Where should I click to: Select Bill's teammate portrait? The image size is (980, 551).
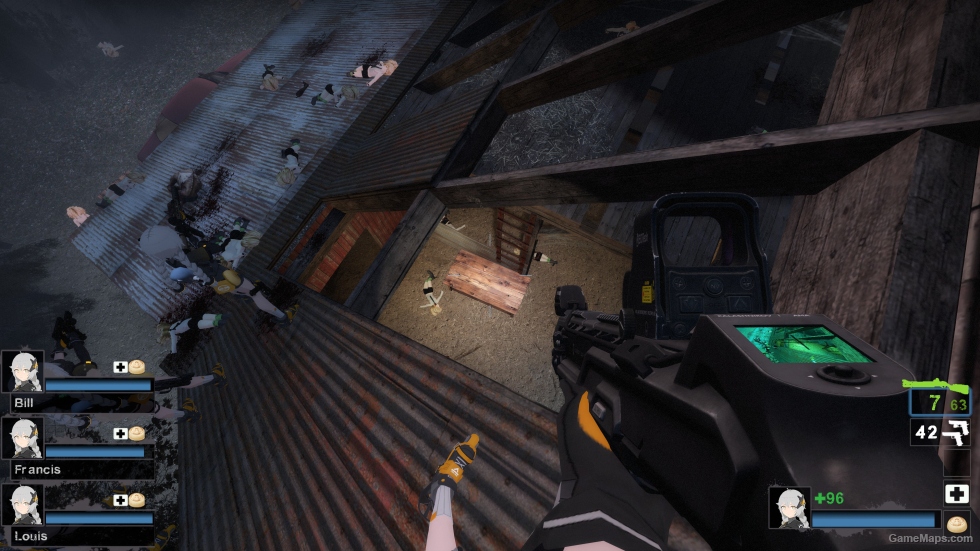(x=22, y=370)
